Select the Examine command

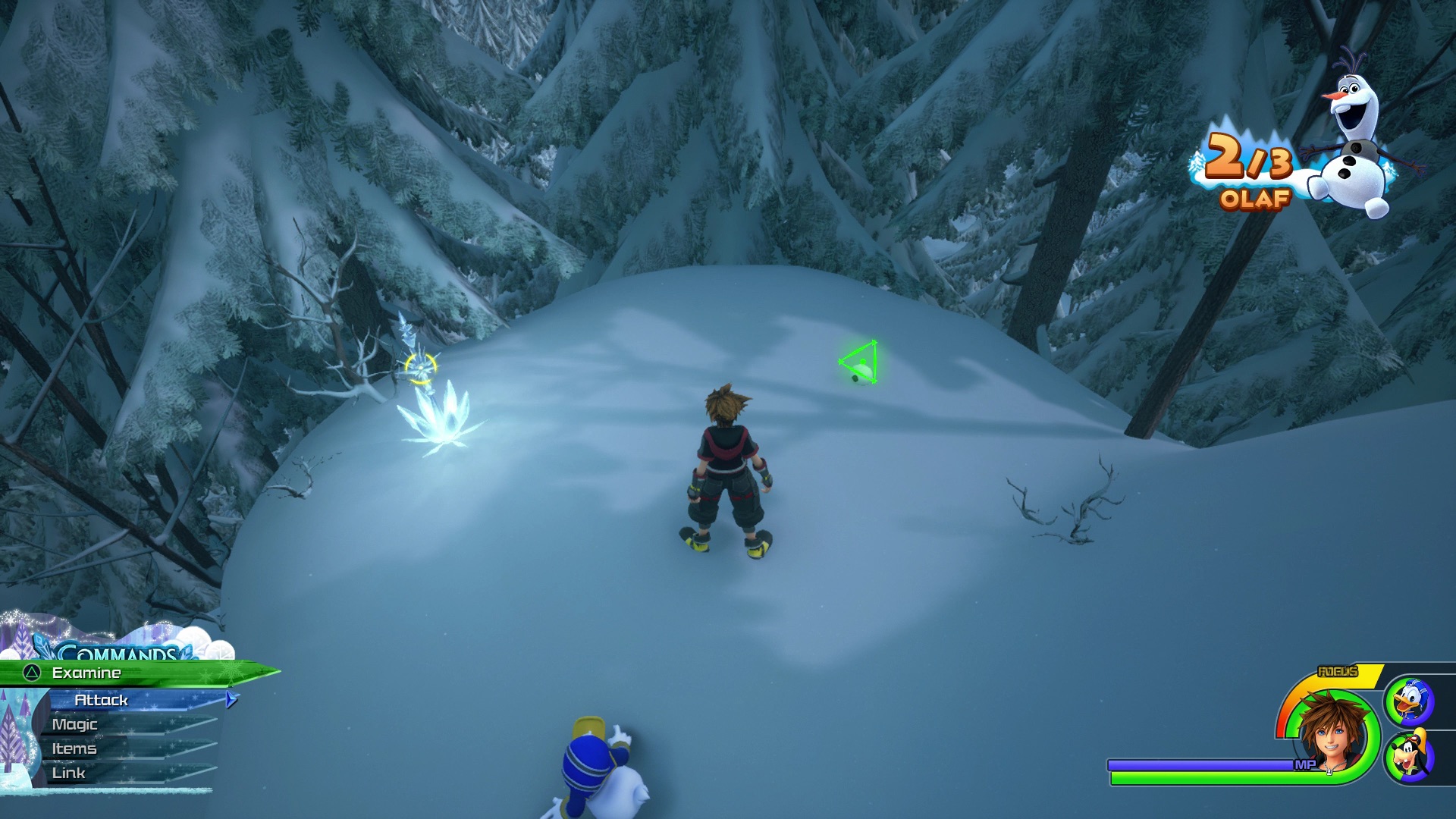pos(87,672)
